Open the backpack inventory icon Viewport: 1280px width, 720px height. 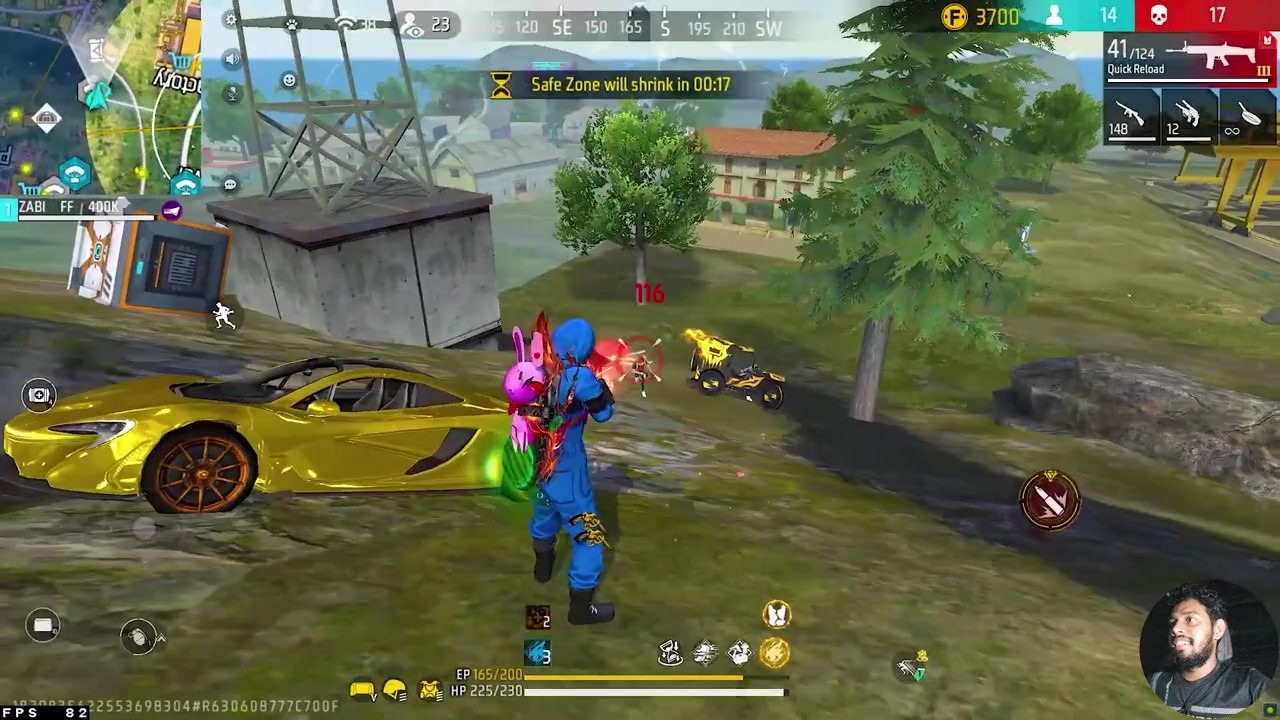coord(43,626)
